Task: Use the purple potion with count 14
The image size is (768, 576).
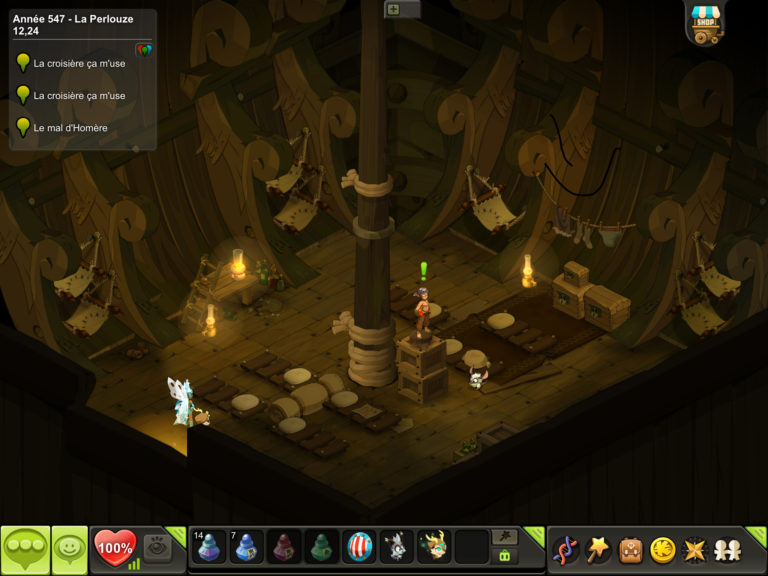Action: pos(210,547)
